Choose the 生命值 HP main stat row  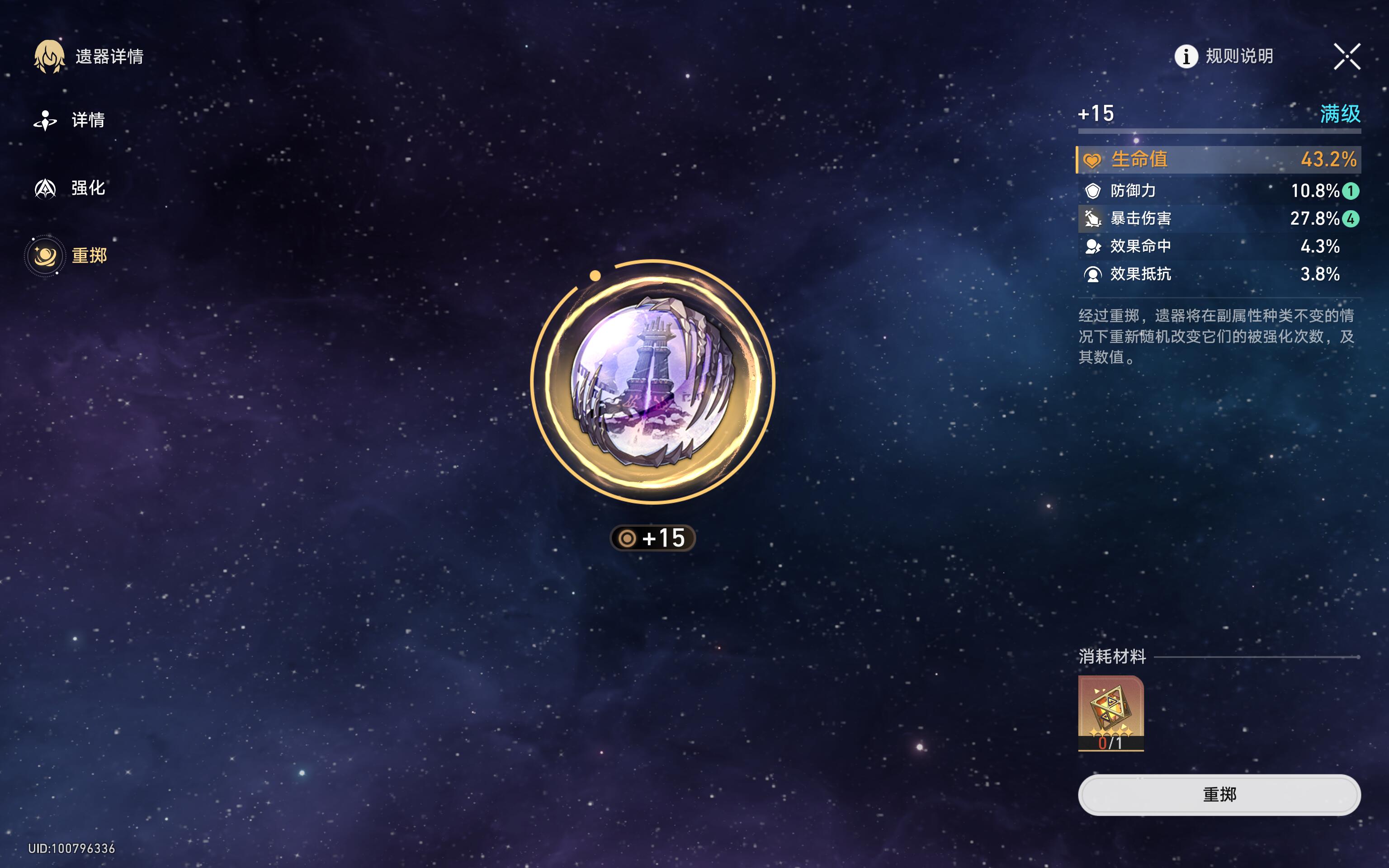1219,160
